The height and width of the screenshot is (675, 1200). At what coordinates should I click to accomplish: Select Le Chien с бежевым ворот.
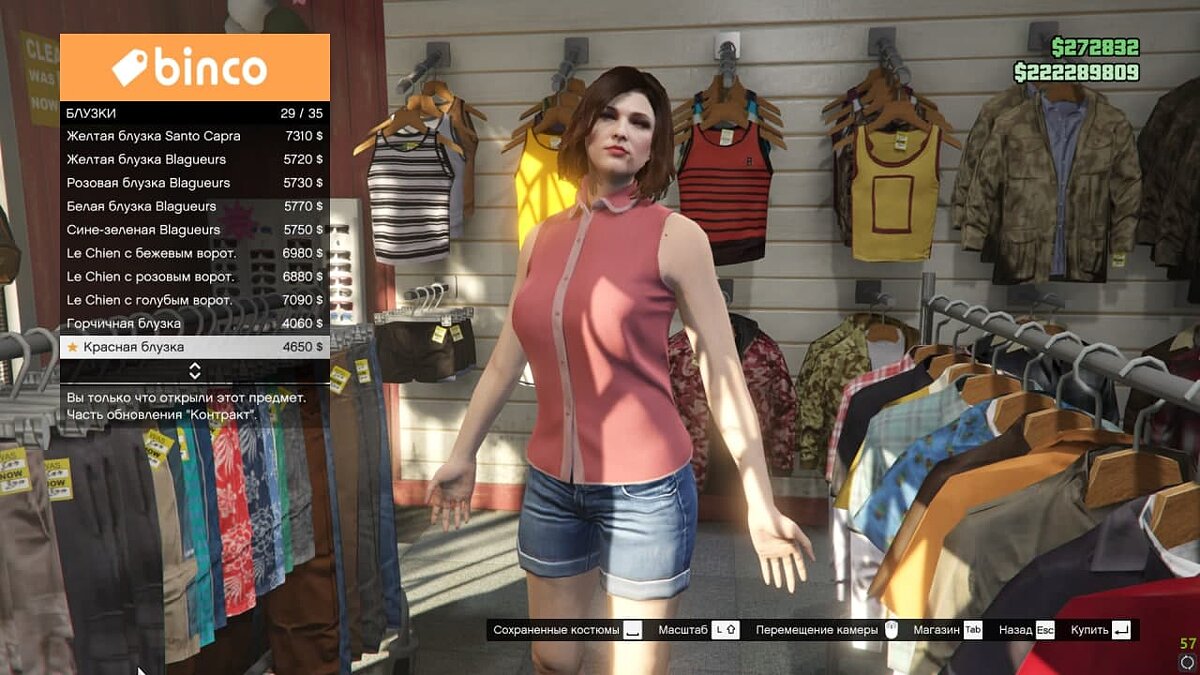click(195, 254)
